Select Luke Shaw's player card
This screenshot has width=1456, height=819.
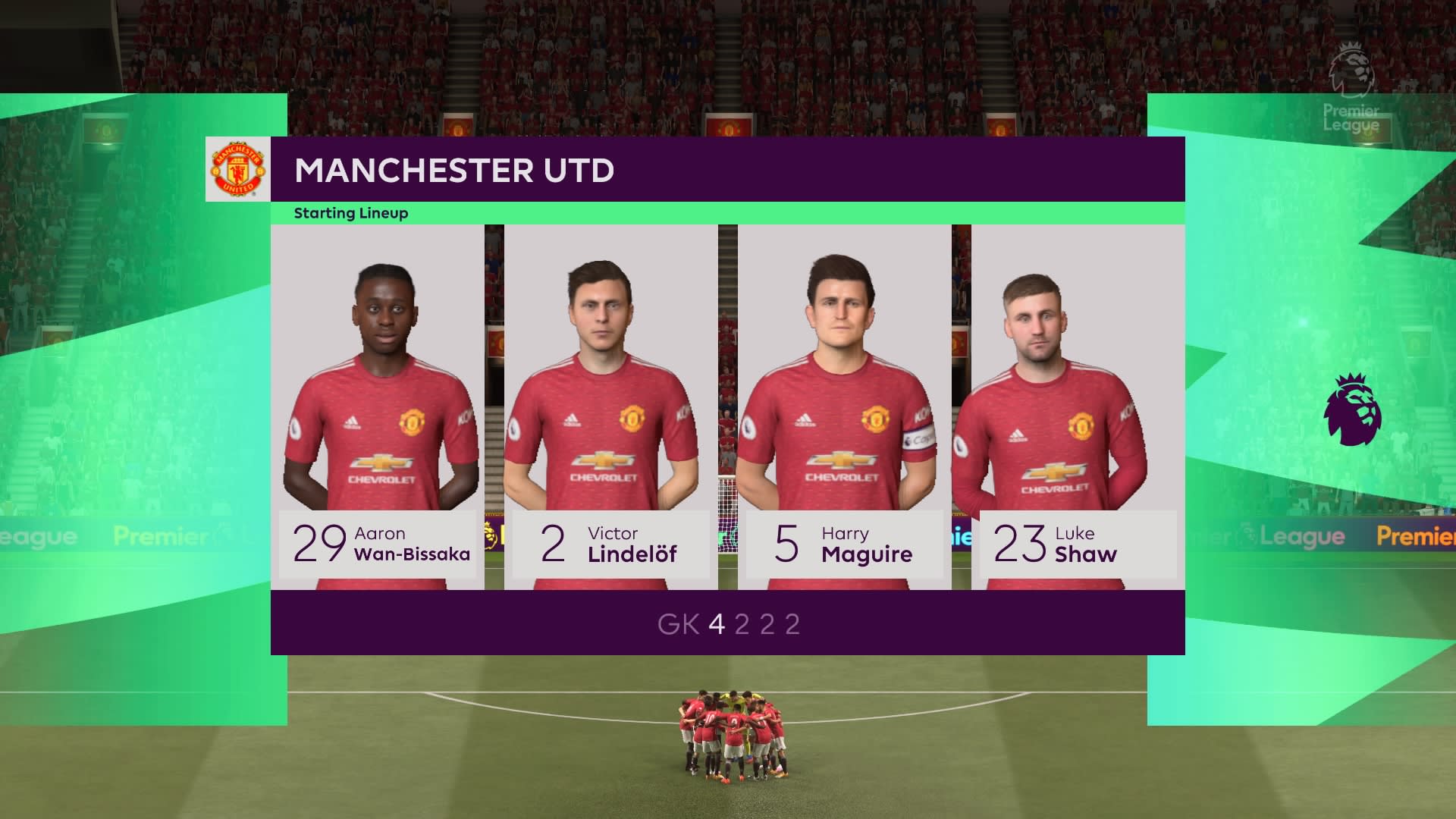[x=1078, y=407]
